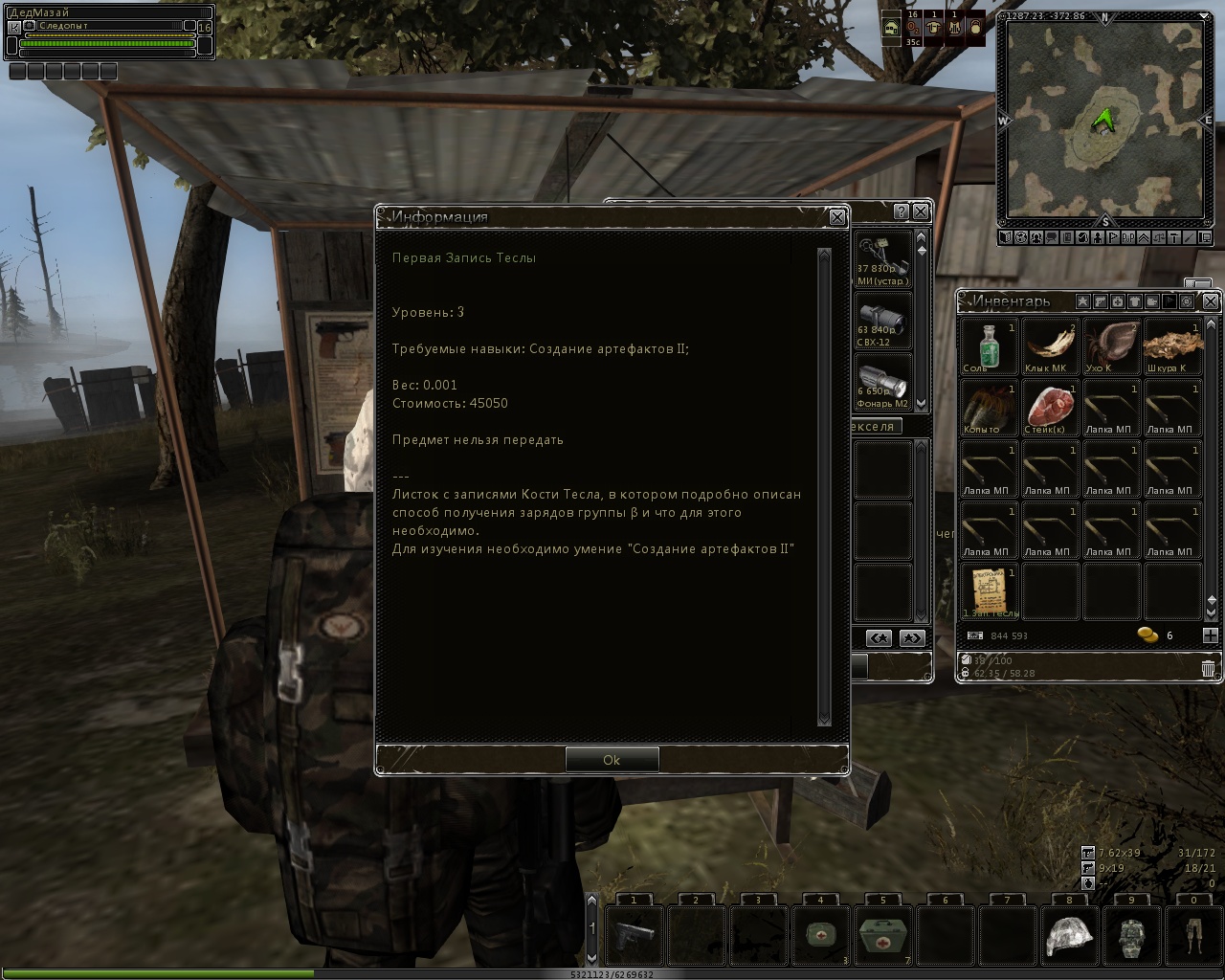Select the Tesla note scroll item
1225x980 pixels.
pos(988,590)
